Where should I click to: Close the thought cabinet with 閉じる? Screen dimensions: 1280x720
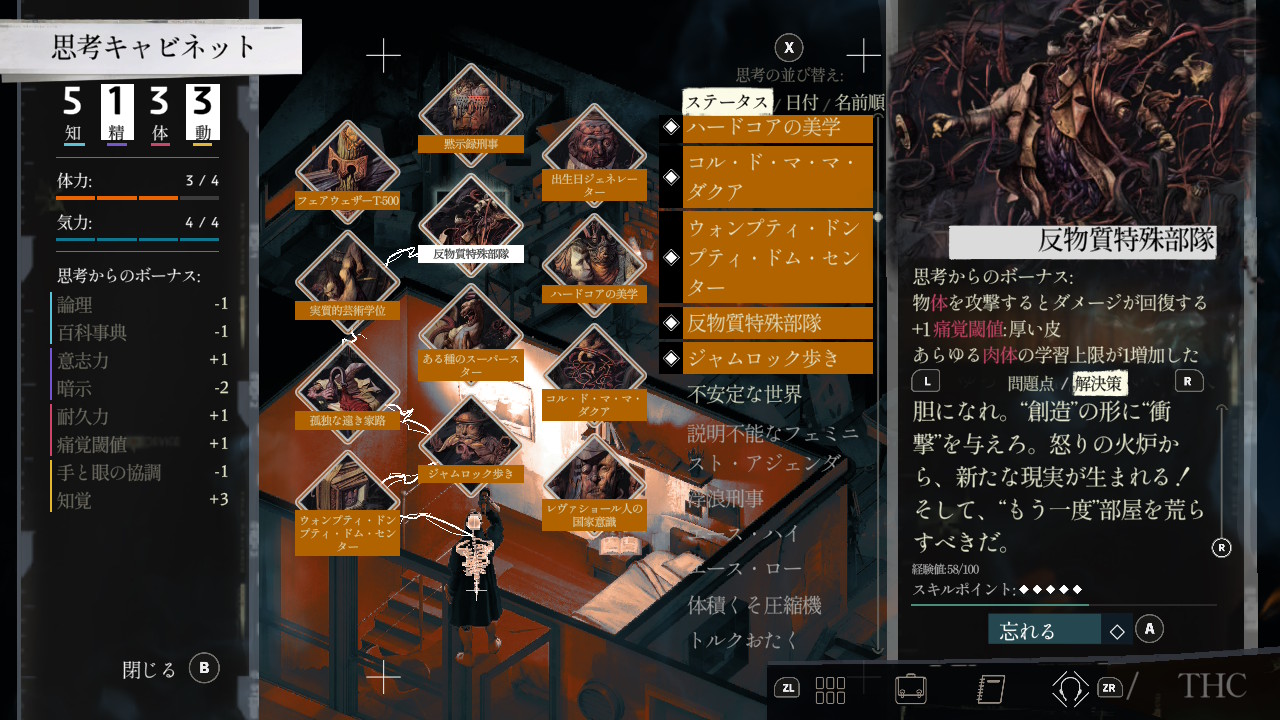coord(168,669)
